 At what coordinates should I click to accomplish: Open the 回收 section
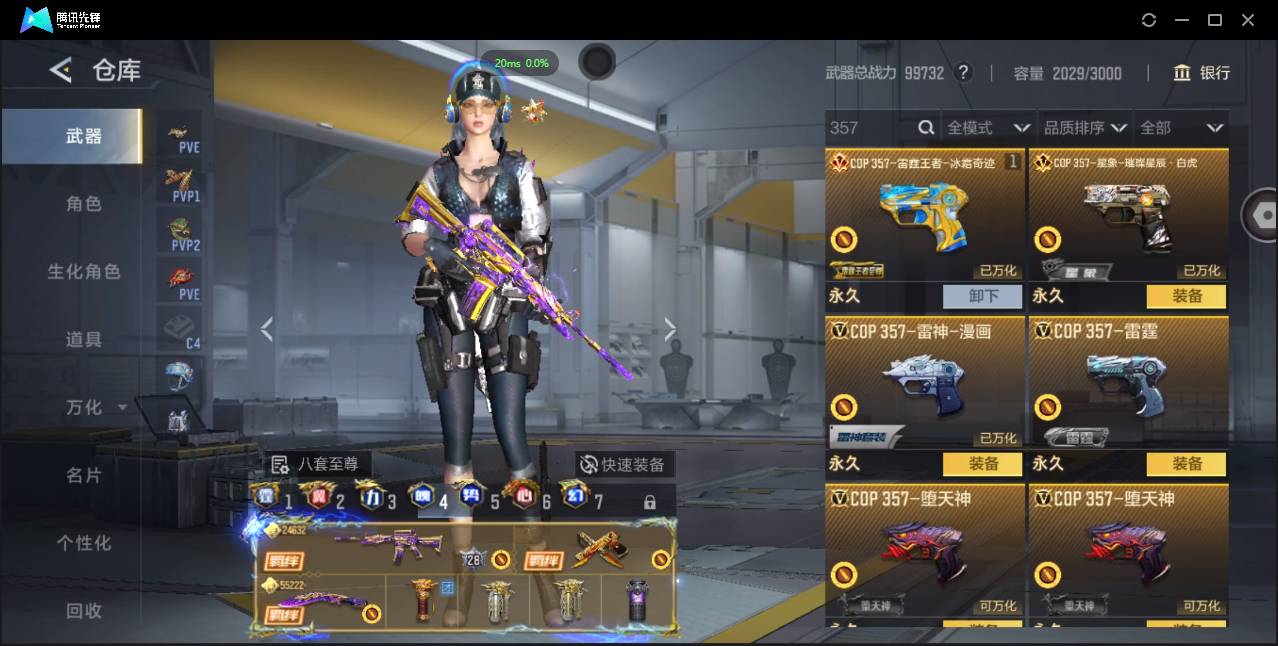84,610
